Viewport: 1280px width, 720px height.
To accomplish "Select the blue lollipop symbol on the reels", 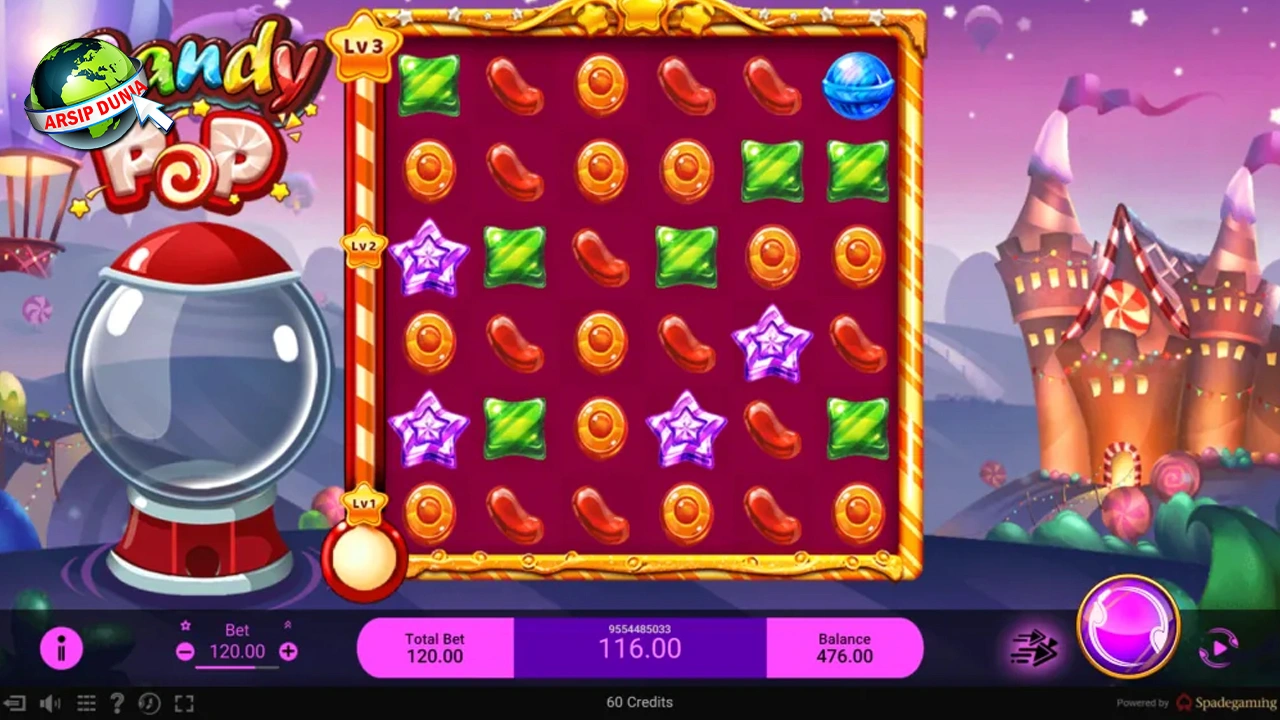I will pos(858,85).
